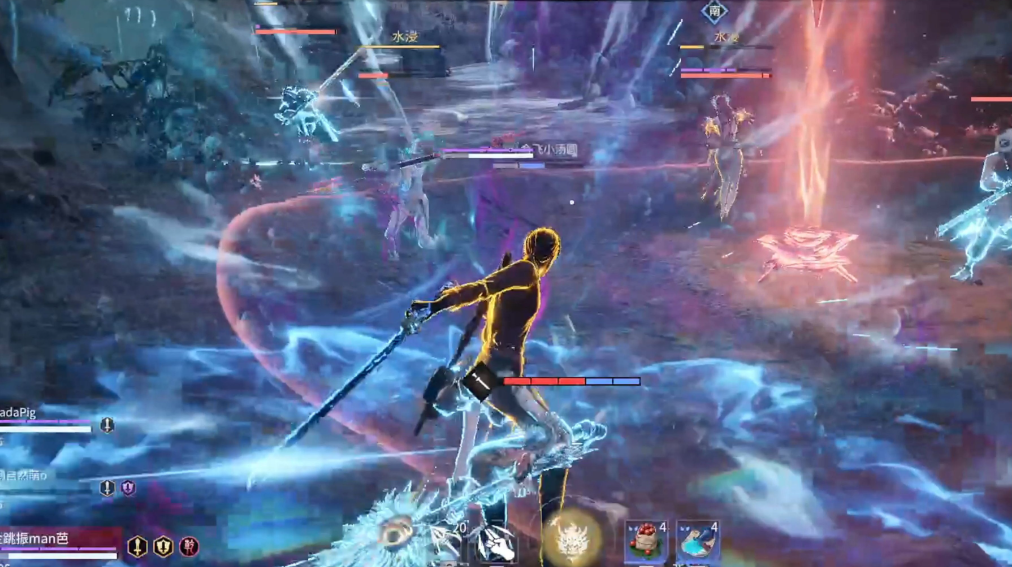Image resolution: width=1012 pixels, height=567 pixels.
Task: Use the blue pouch consumable item
Action: coord(698,541)
